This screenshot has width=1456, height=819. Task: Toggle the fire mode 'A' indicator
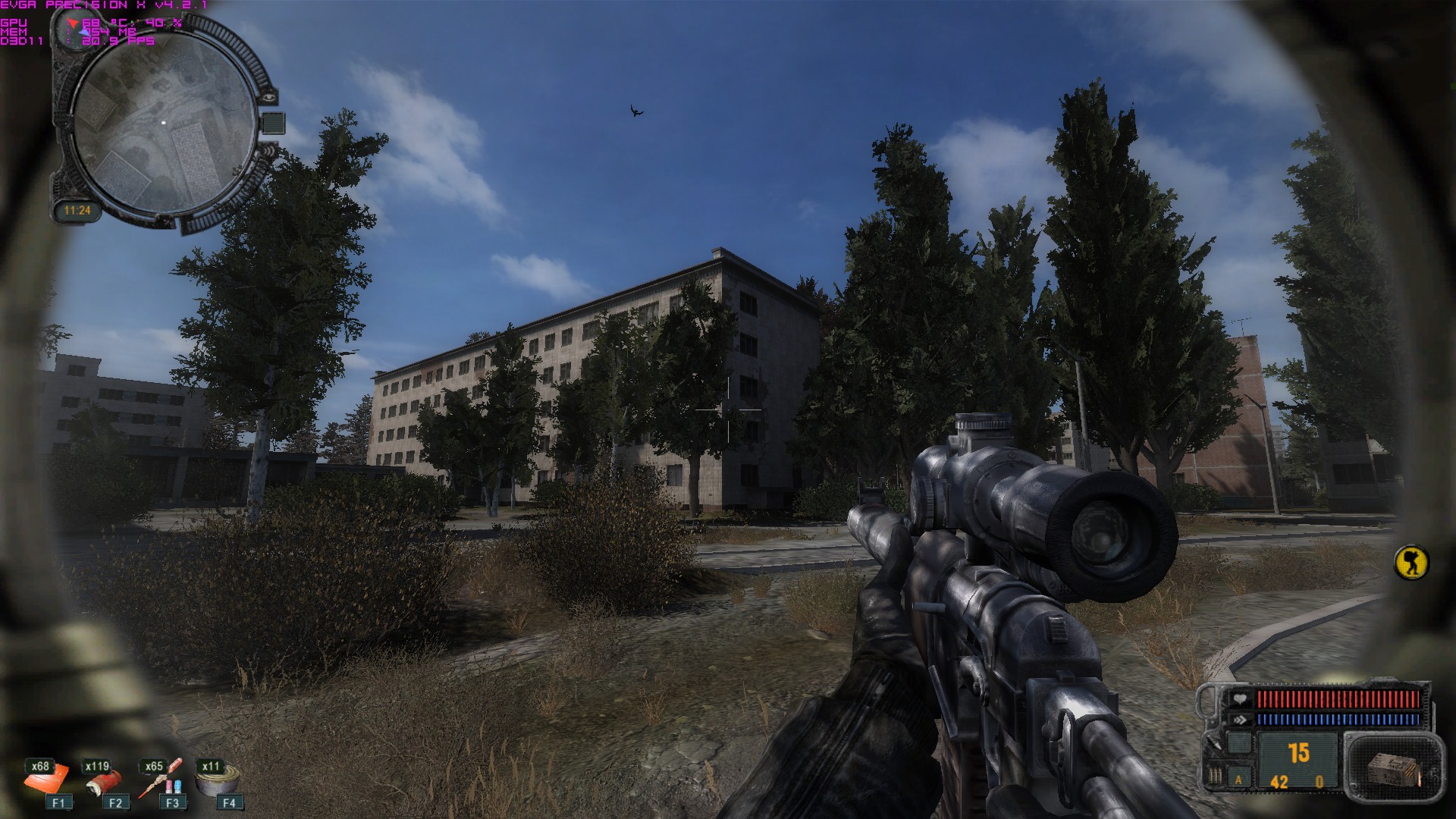tap(1239, 779)
